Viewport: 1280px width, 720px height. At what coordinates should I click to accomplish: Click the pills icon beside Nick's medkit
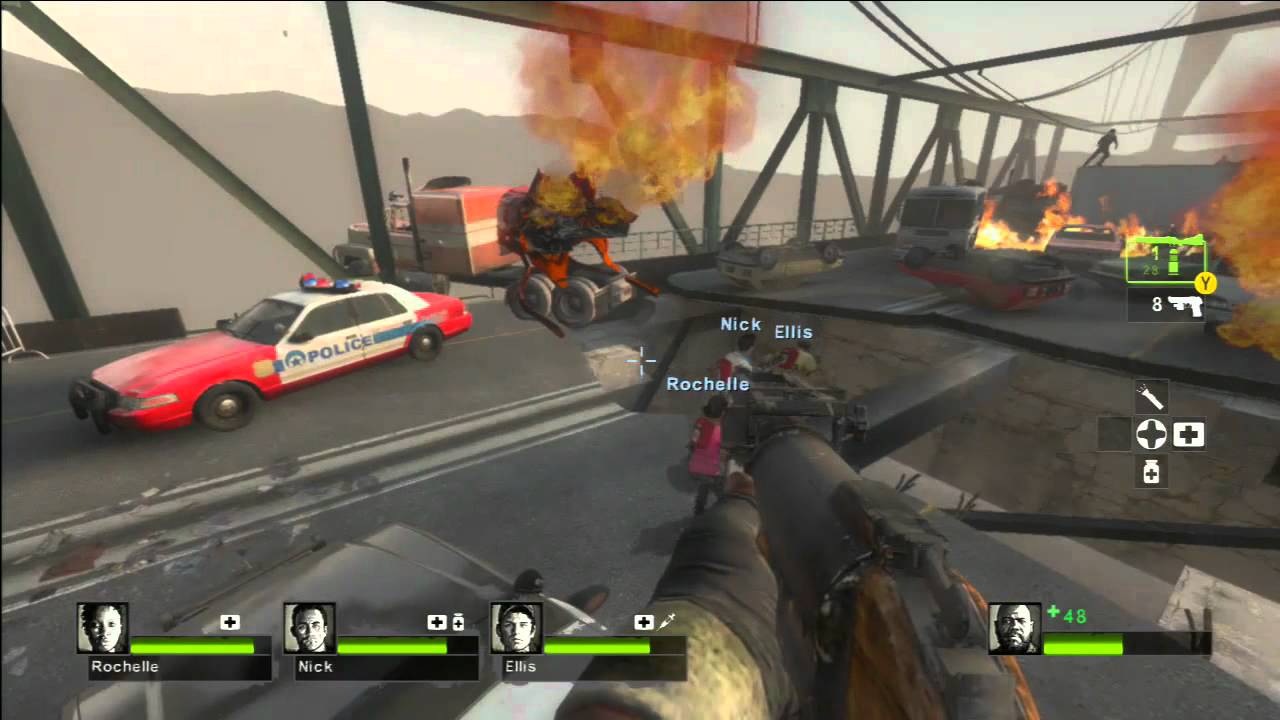click(x=460, y=622)
